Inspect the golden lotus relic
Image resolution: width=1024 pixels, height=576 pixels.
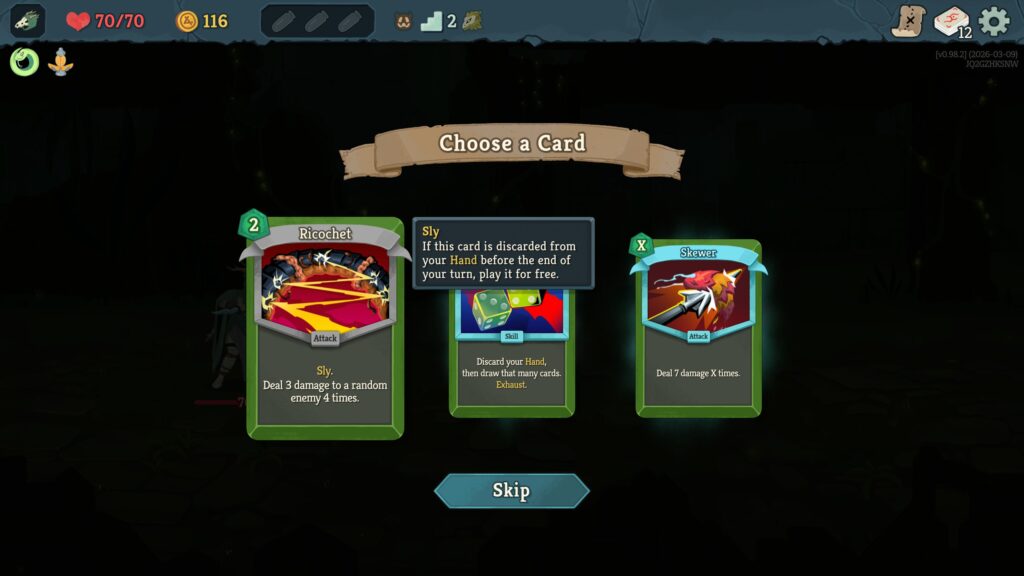[61, 62]
